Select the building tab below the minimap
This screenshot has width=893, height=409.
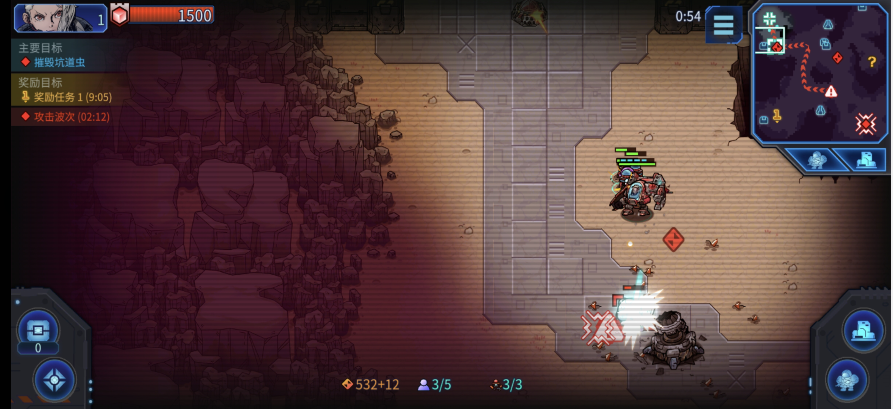[x=864, y=160]
